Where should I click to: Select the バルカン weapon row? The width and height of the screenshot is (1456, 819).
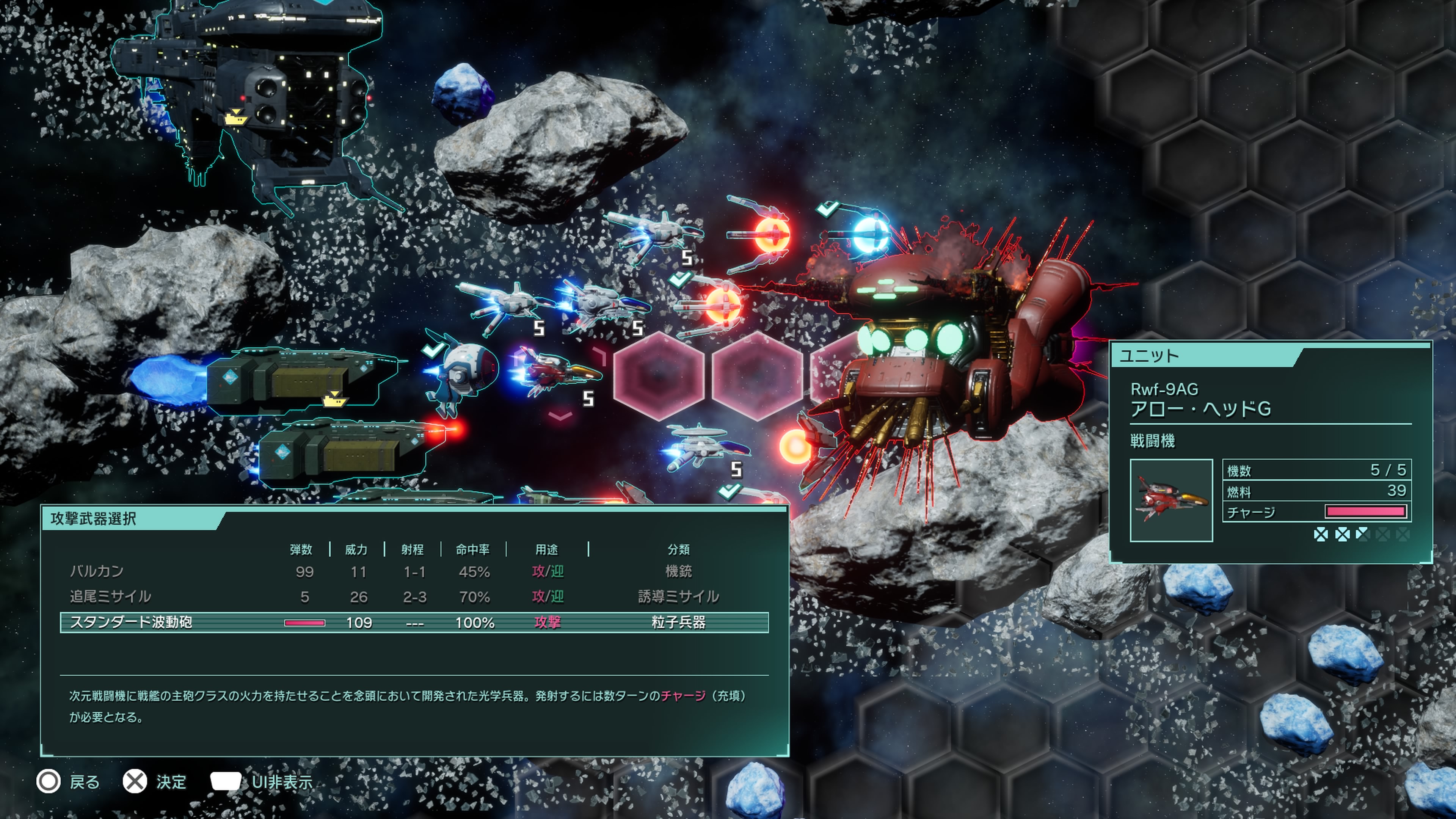(x=414, y=571)
